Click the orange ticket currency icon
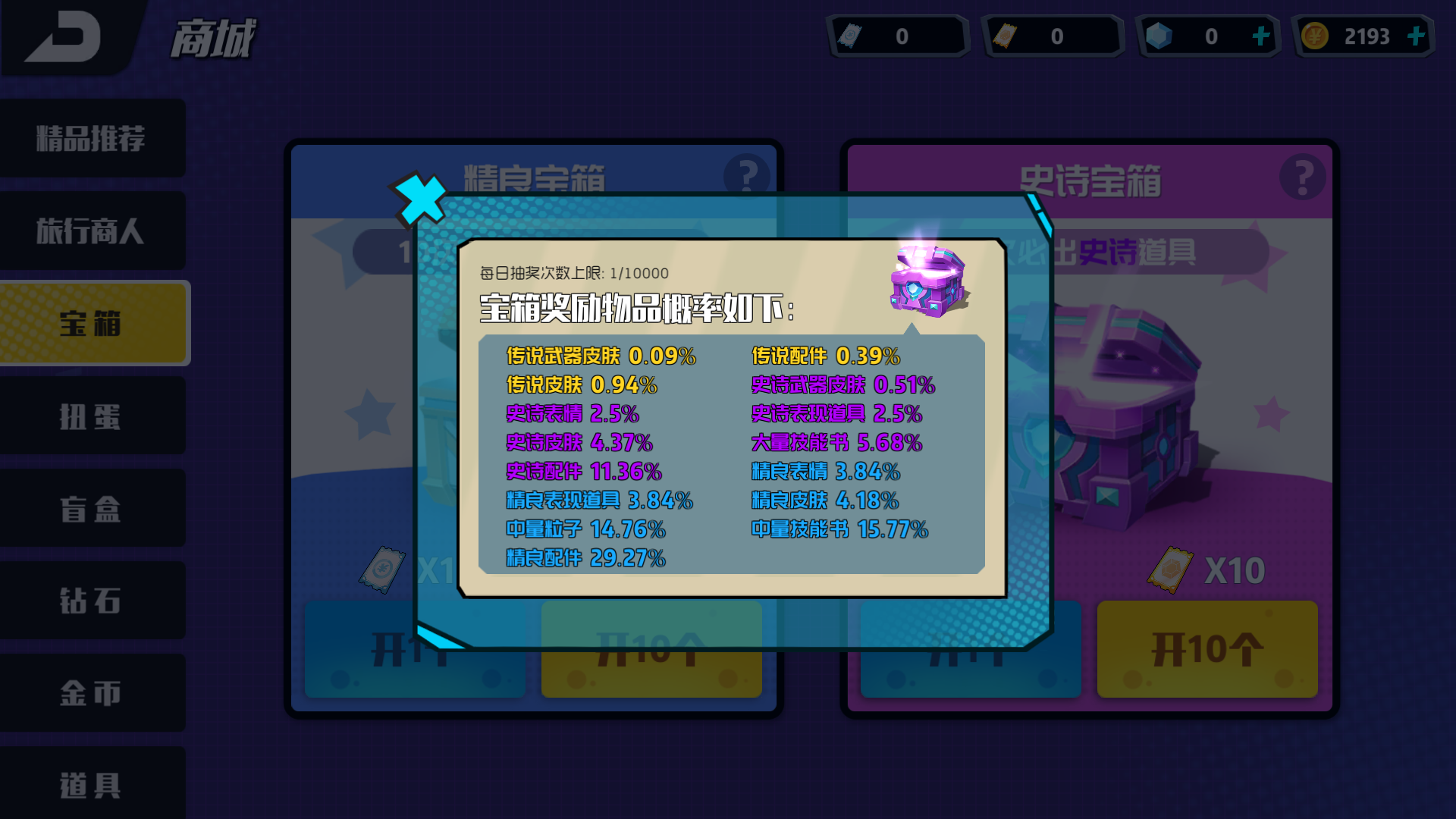This screenshot has width=1456, height=819. point(1009,36)
